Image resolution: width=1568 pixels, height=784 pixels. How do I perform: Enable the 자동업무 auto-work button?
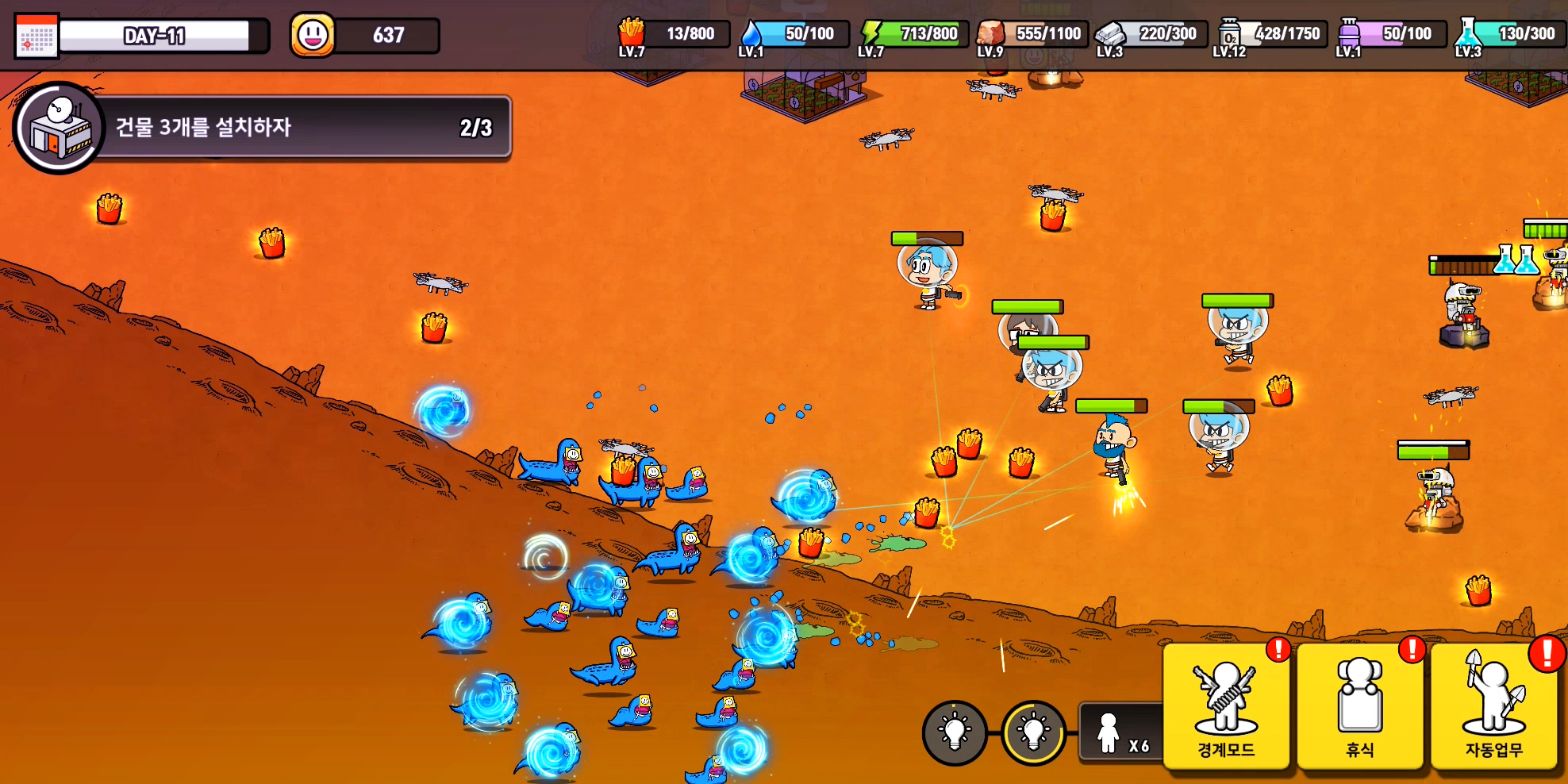[x=1494, y=705]
